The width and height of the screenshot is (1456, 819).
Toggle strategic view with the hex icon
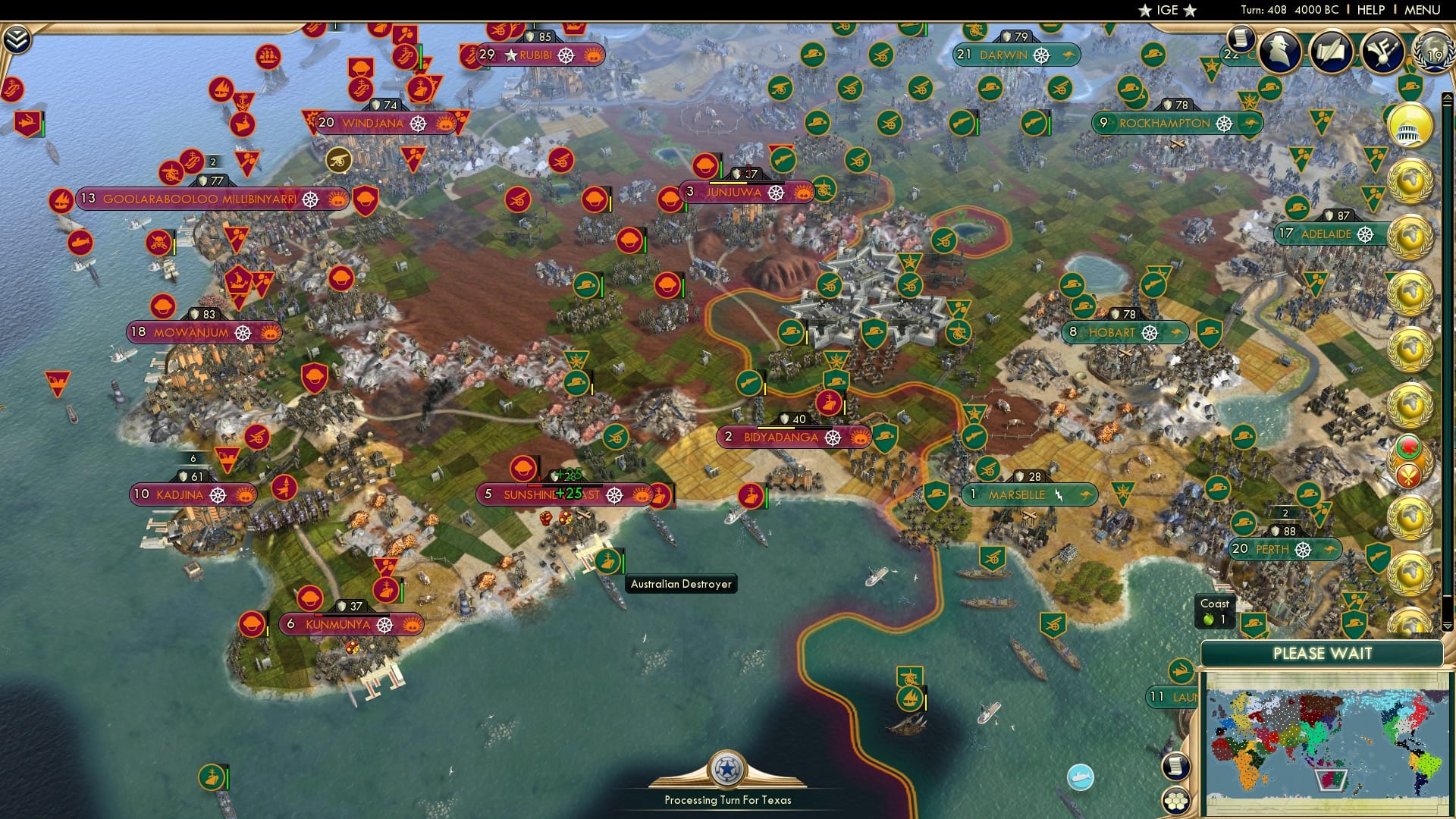point(1175,802)
